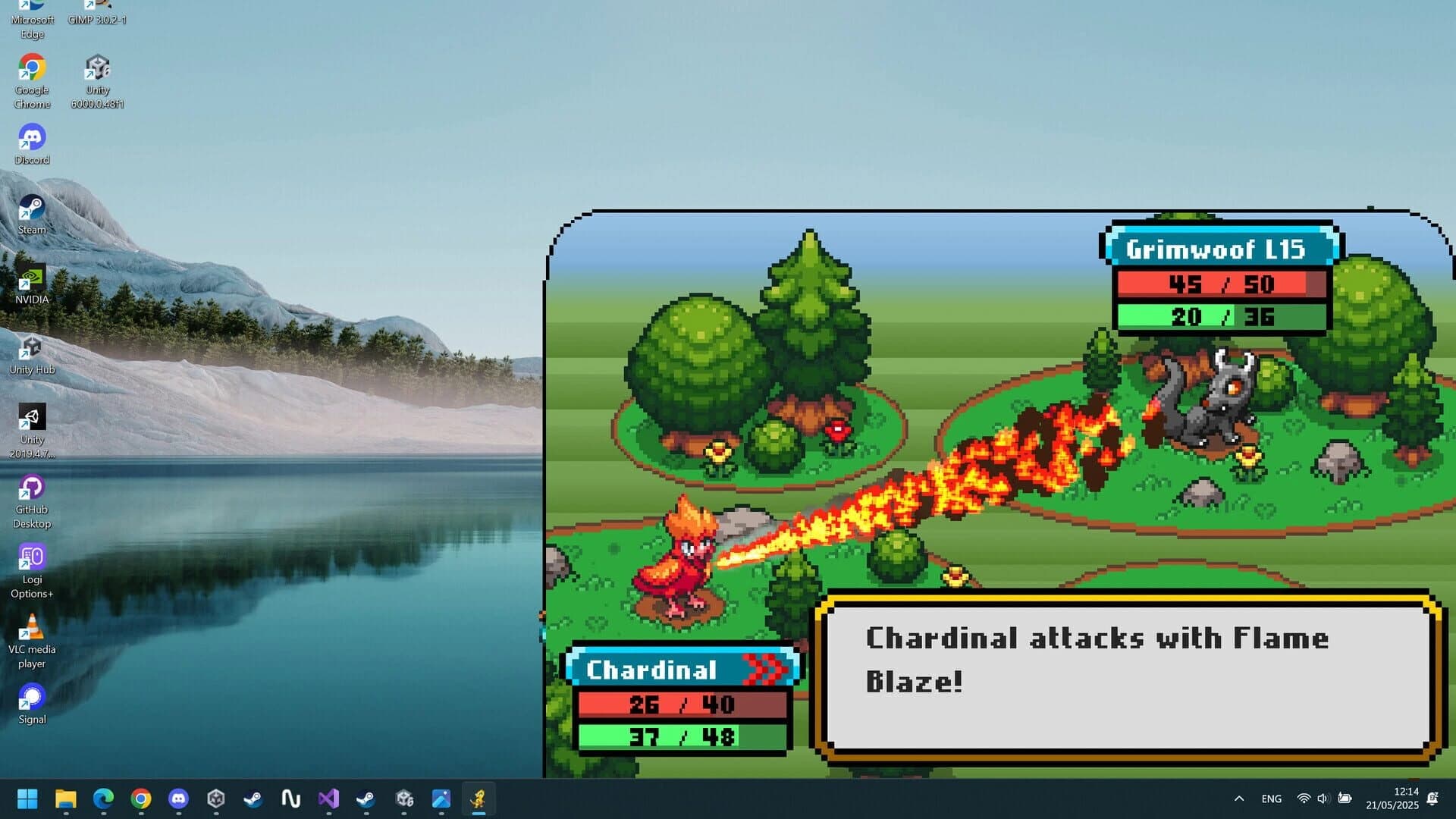The image size is (1456, 819).
Task: Open the ENG language switcher
Action: point(1271,799)
